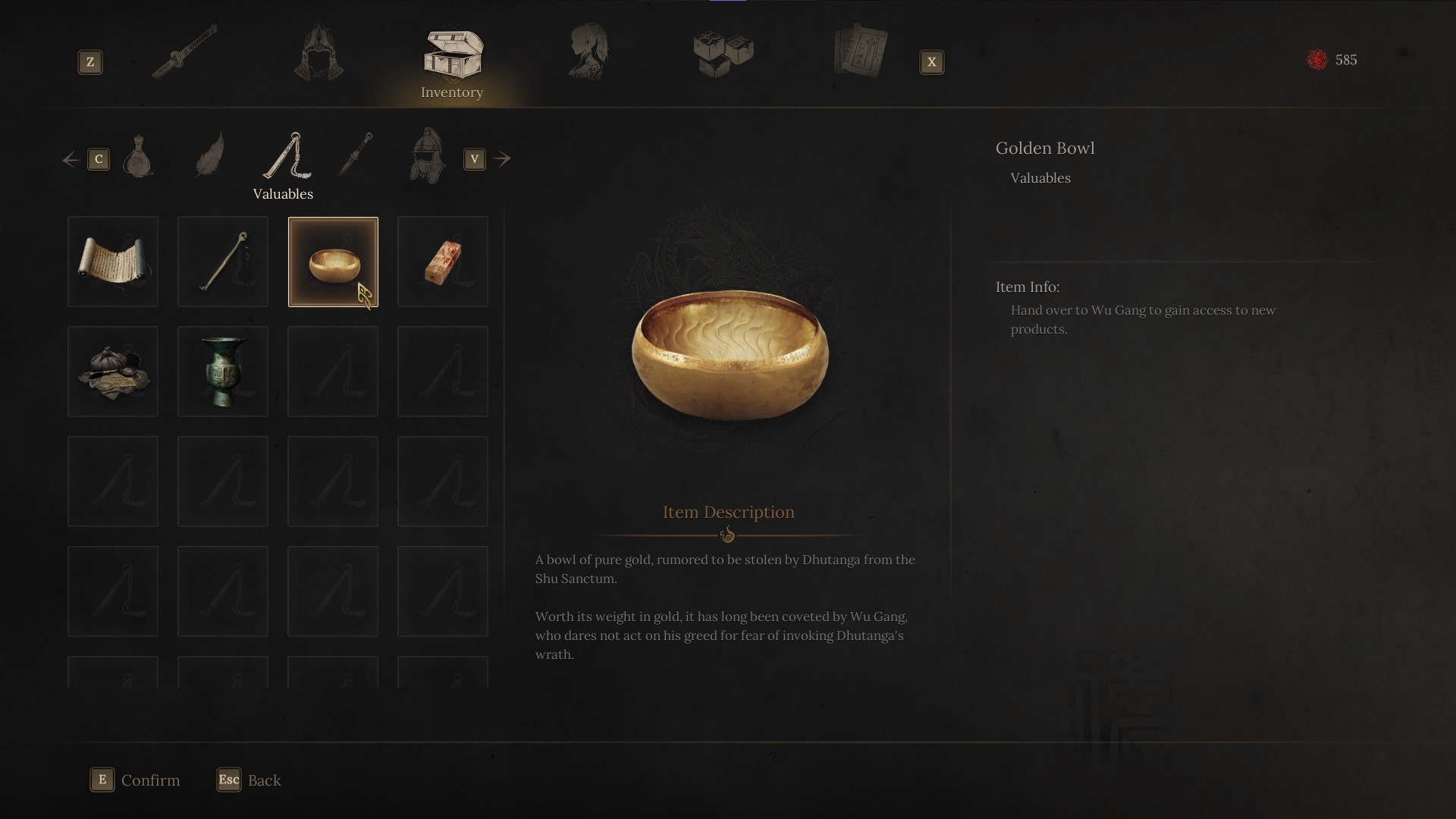Select the scroll item slot
Viewport: 1456px width, 819px height.
tap(113, 262)
